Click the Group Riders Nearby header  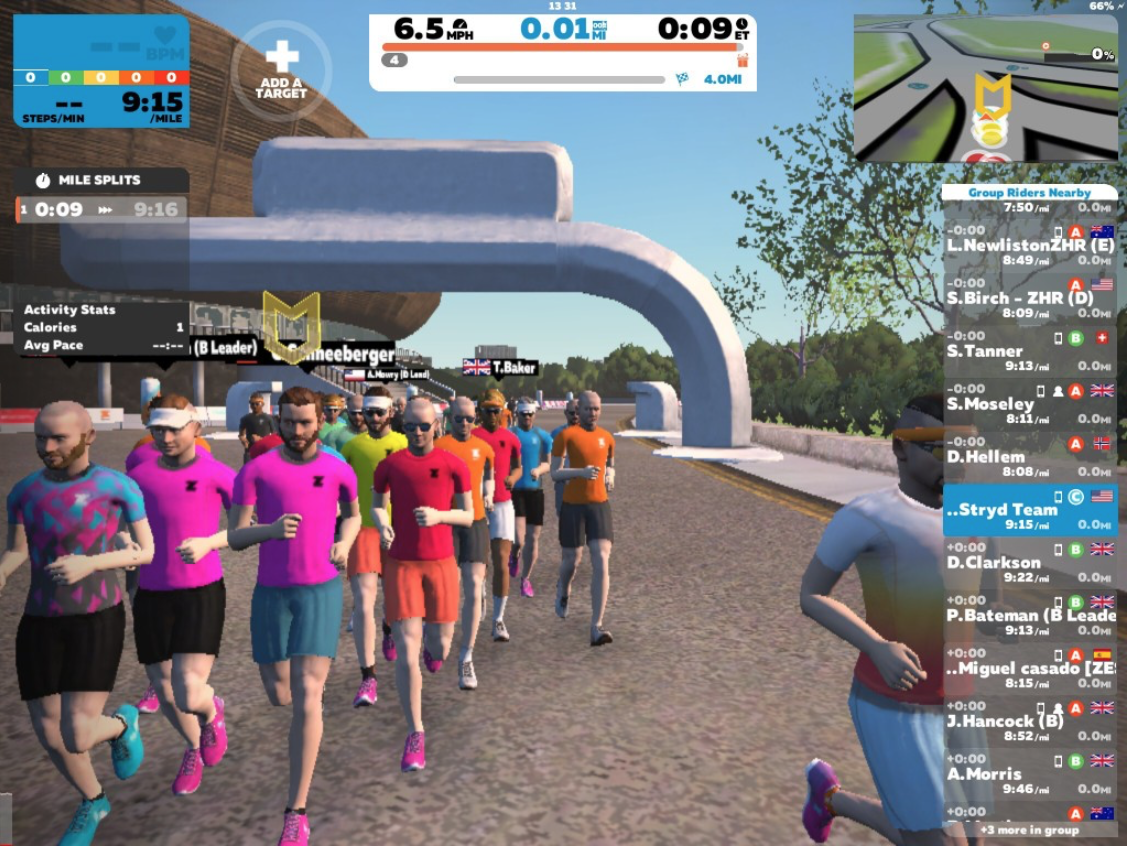1030,192
